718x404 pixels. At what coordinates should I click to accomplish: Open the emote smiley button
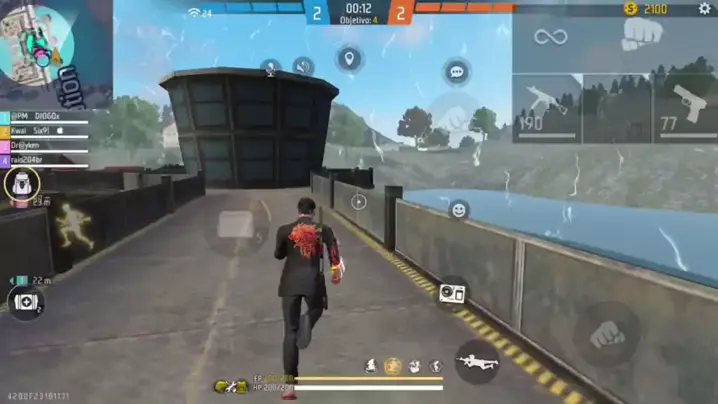(459, 210)
